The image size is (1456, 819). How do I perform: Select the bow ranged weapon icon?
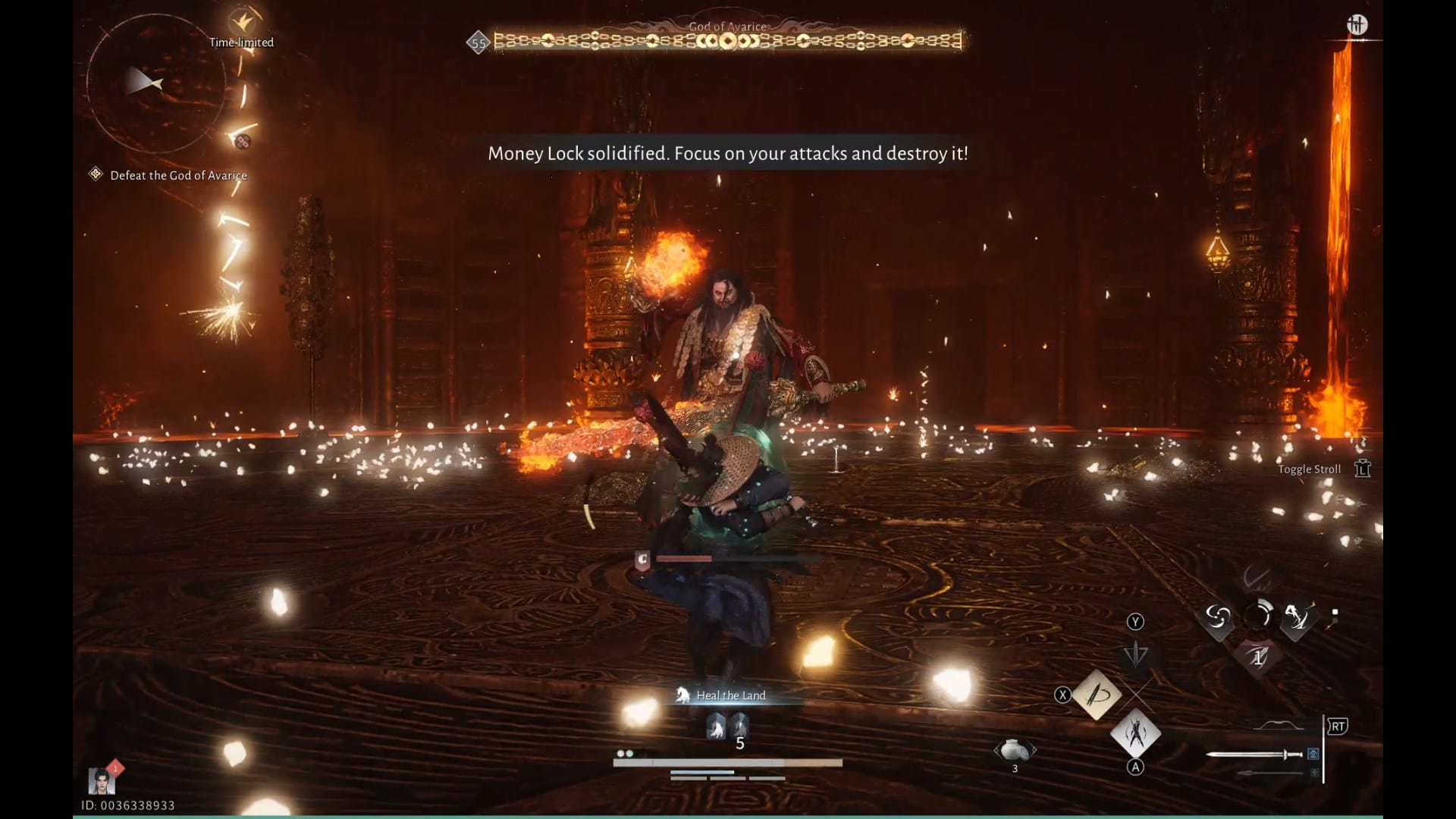tap(1279, 726)
